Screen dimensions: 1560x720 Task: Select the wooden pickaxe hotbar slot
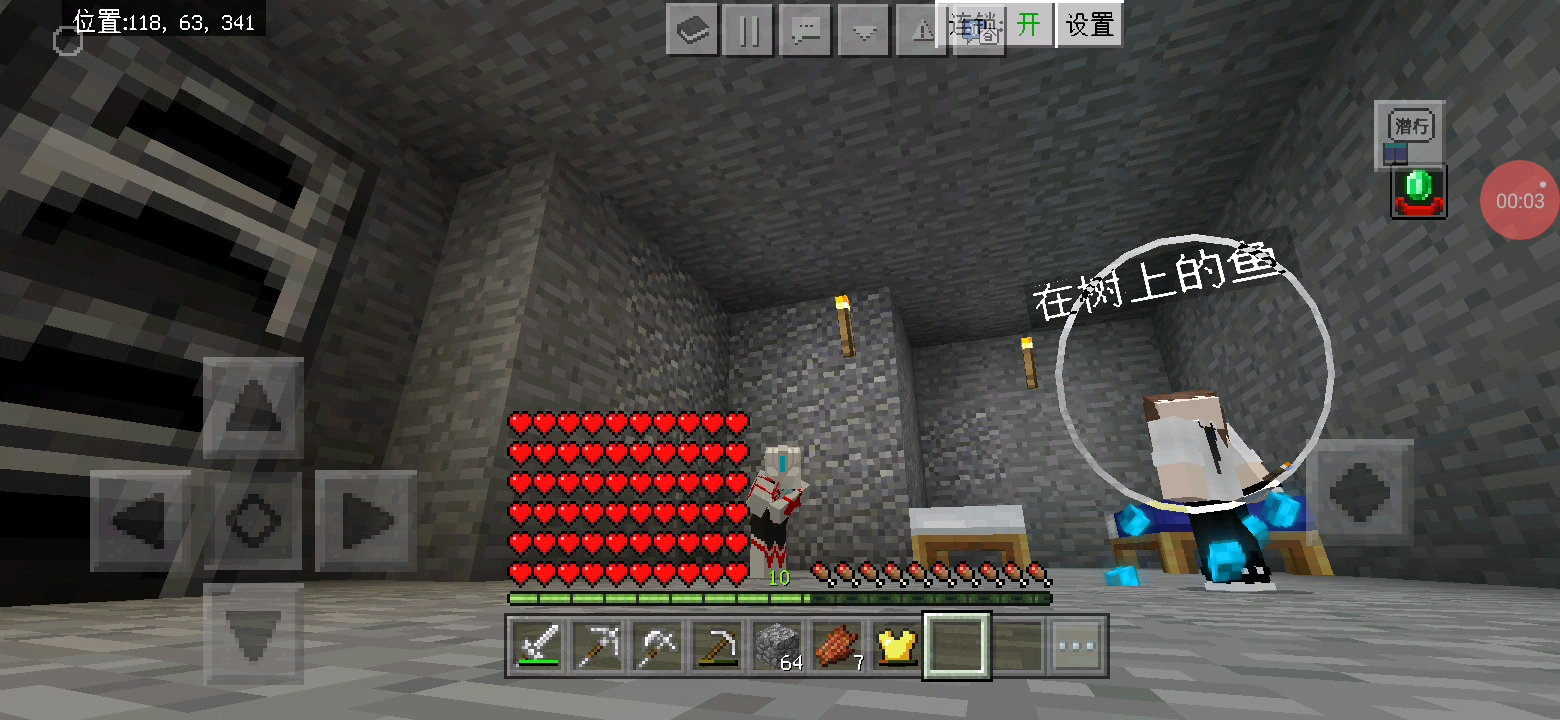[717, 646]
